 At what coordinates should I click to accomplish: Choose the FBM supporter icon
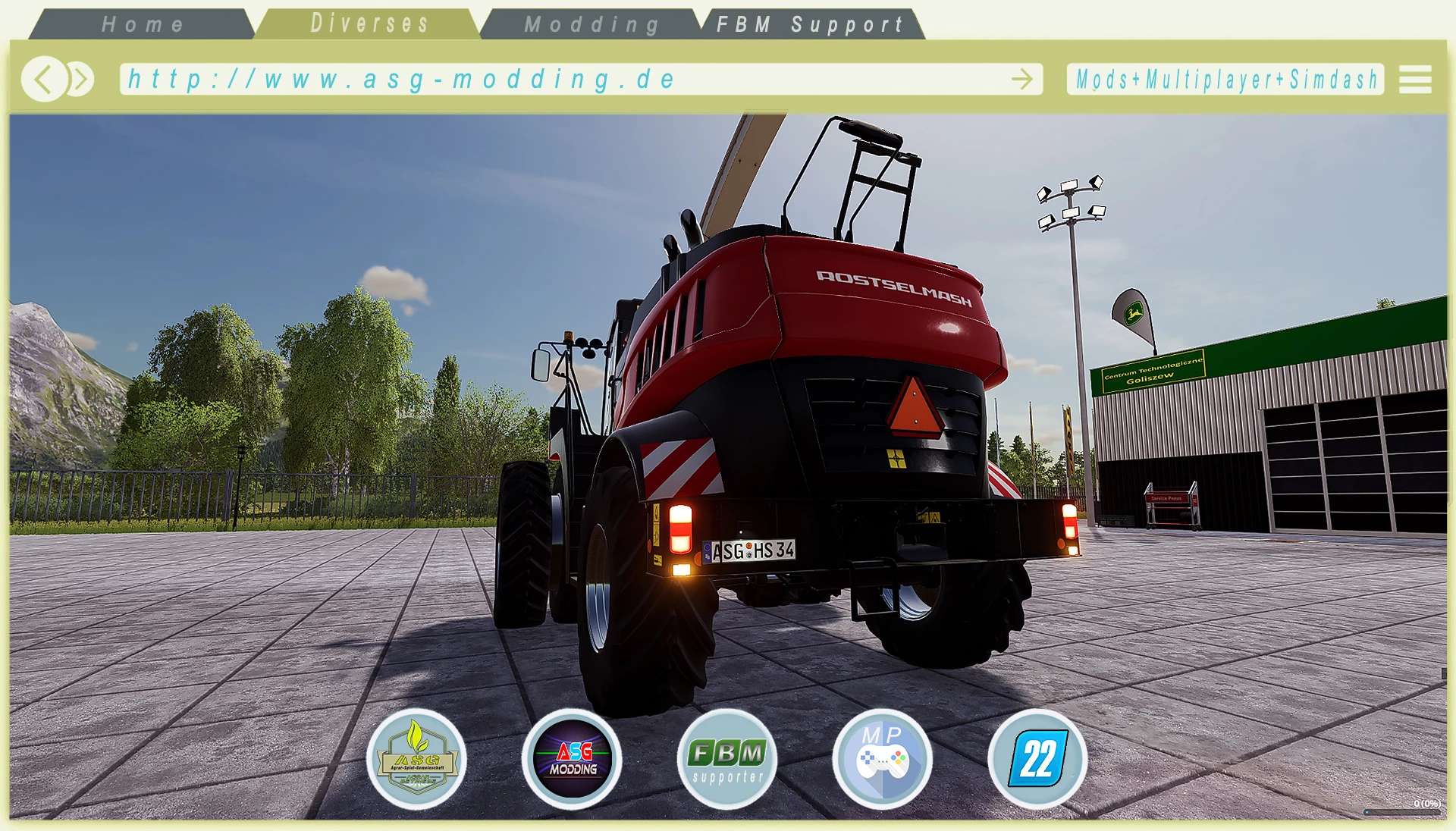[727, 759]
